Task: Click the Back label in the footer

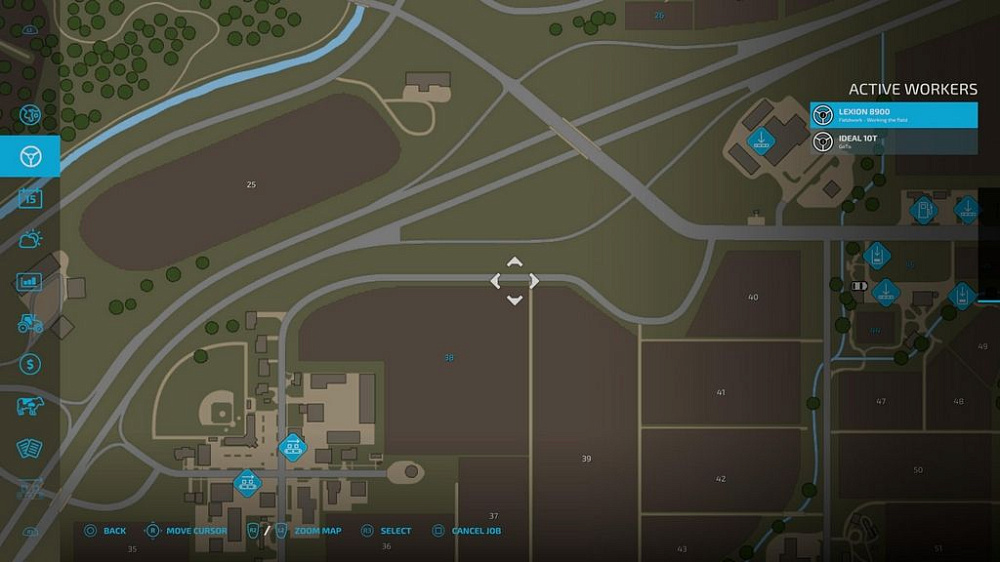Action: (114, 531)
